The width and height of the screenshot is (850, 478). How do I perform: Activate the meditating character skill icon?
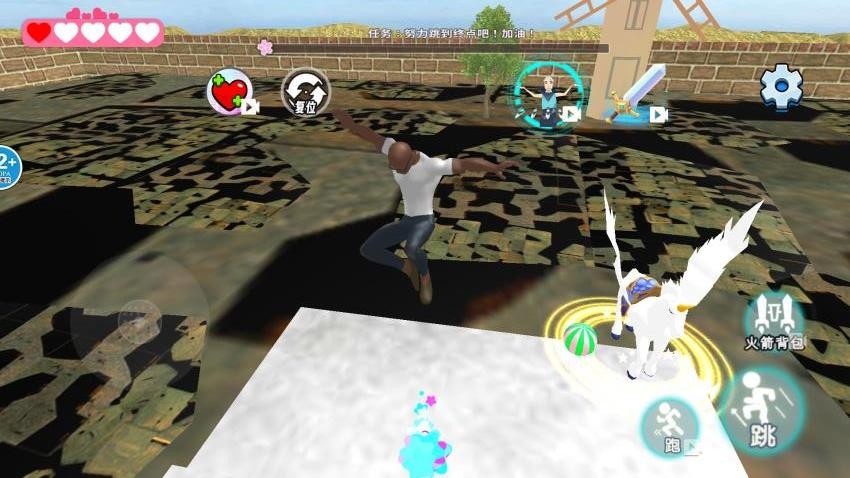(545, 94)
